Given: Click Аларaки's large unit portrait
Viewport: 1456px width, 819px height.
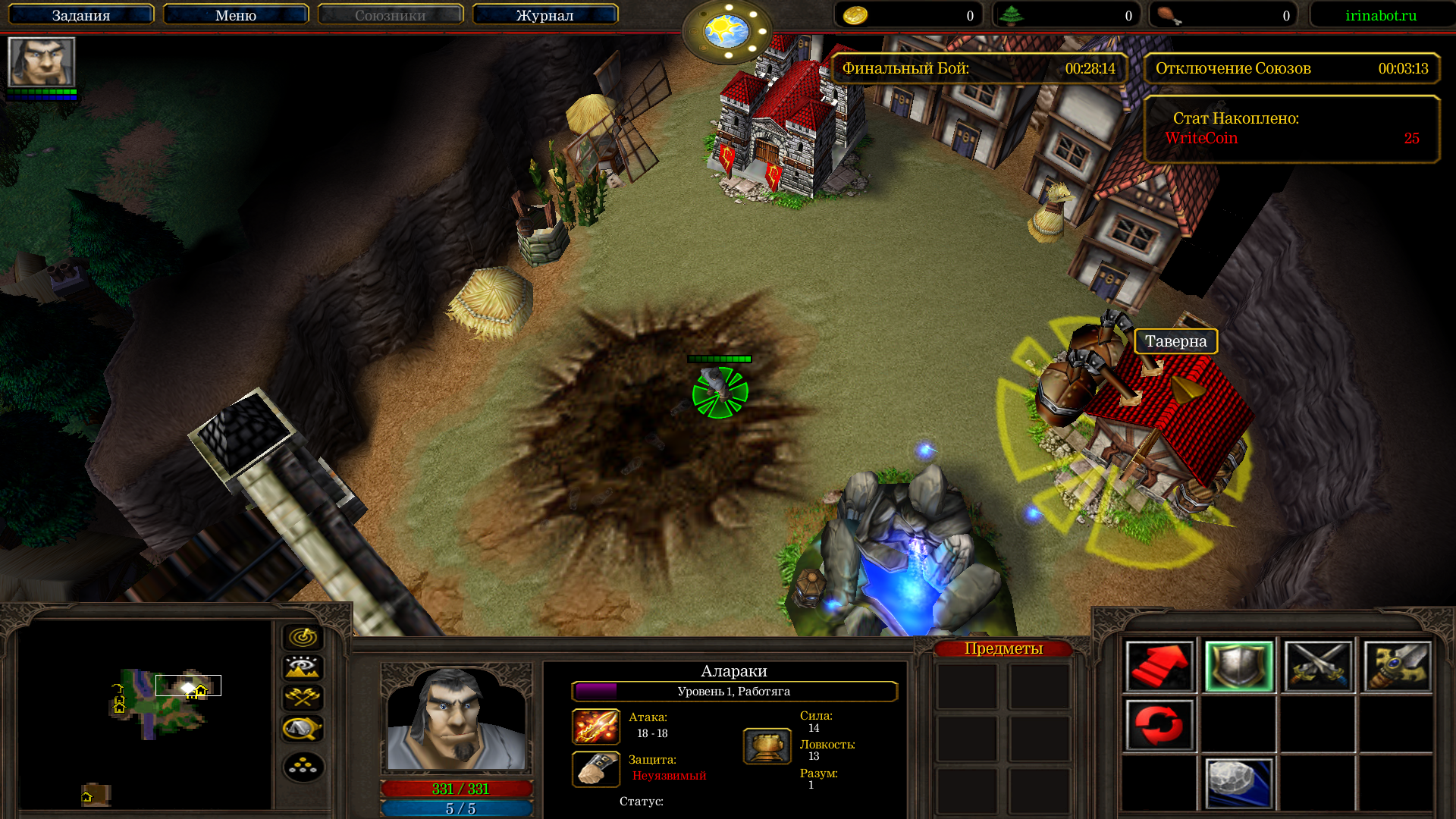Looking at the screenshot, I should [x=456, y=718].
